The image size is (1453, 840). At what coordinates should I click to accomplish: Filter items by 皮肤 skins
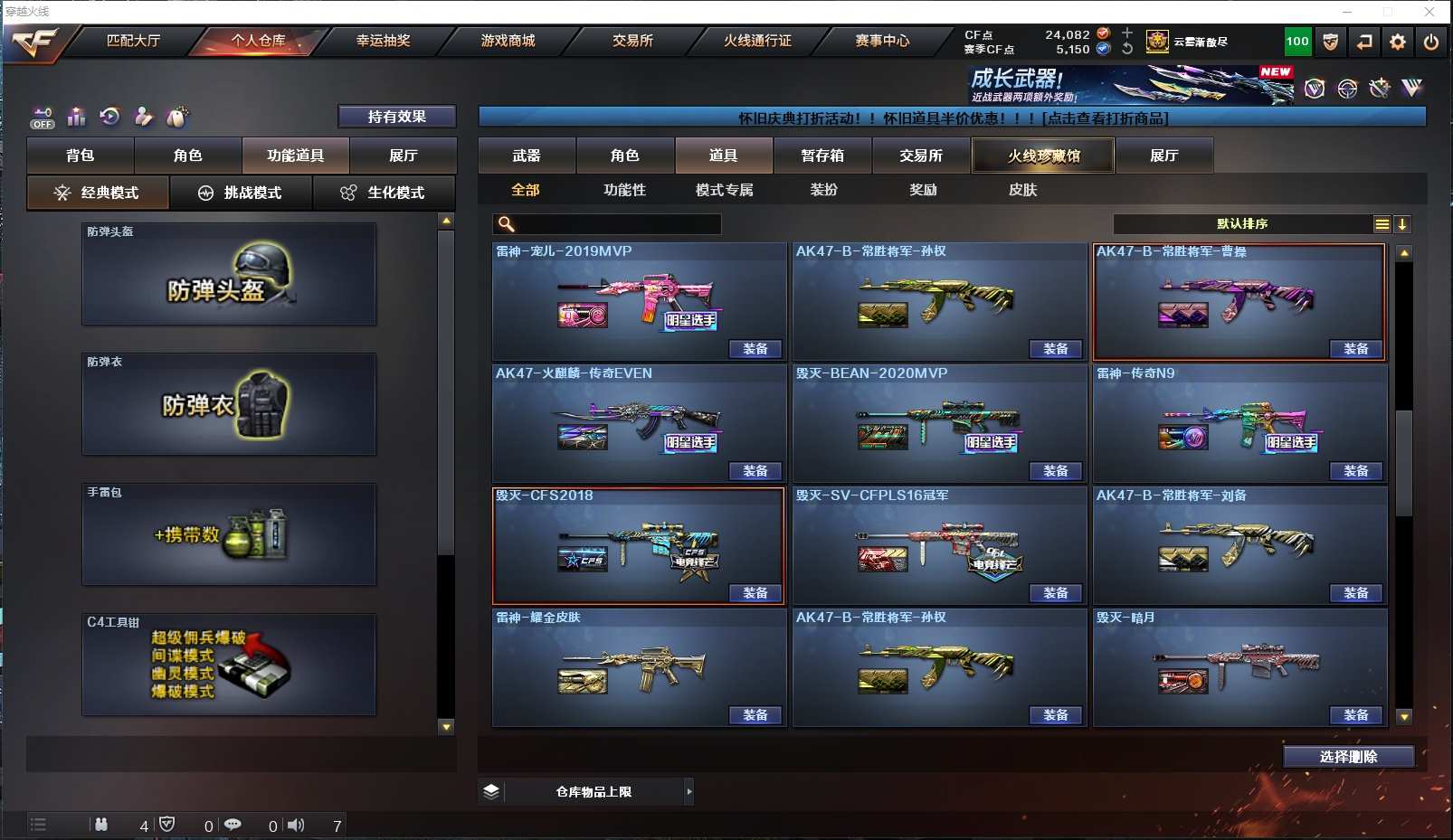point(1022,190)
